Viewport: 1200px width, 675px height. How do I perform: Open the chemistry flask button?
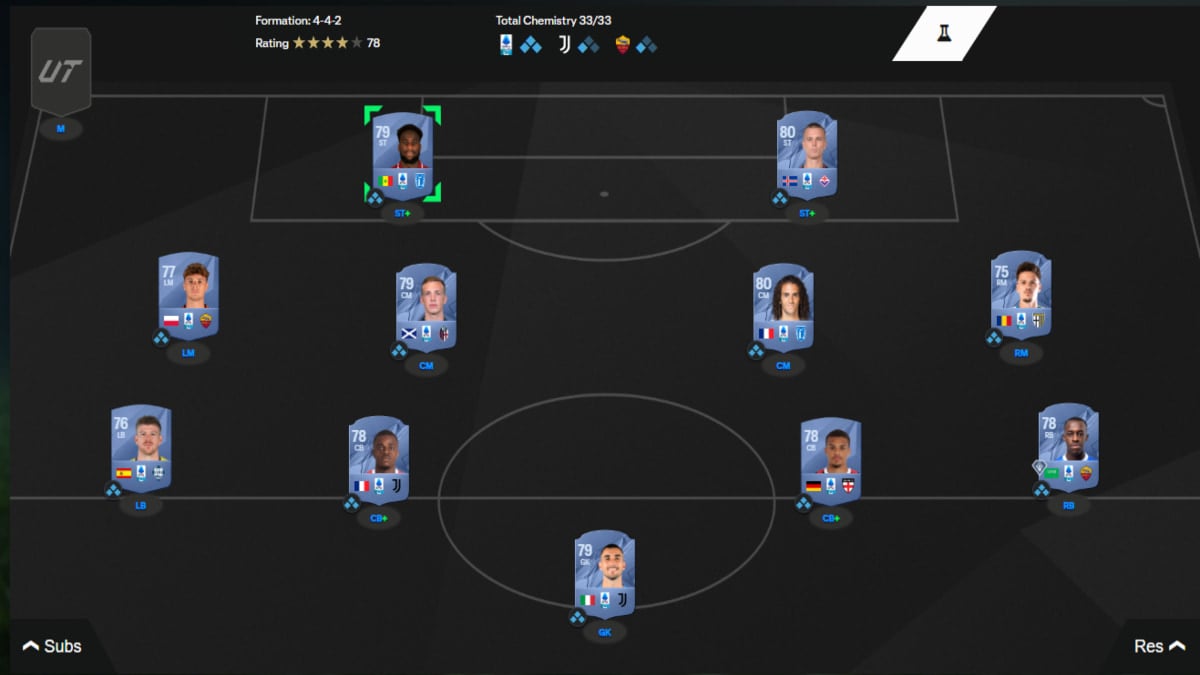coord(943,34)
